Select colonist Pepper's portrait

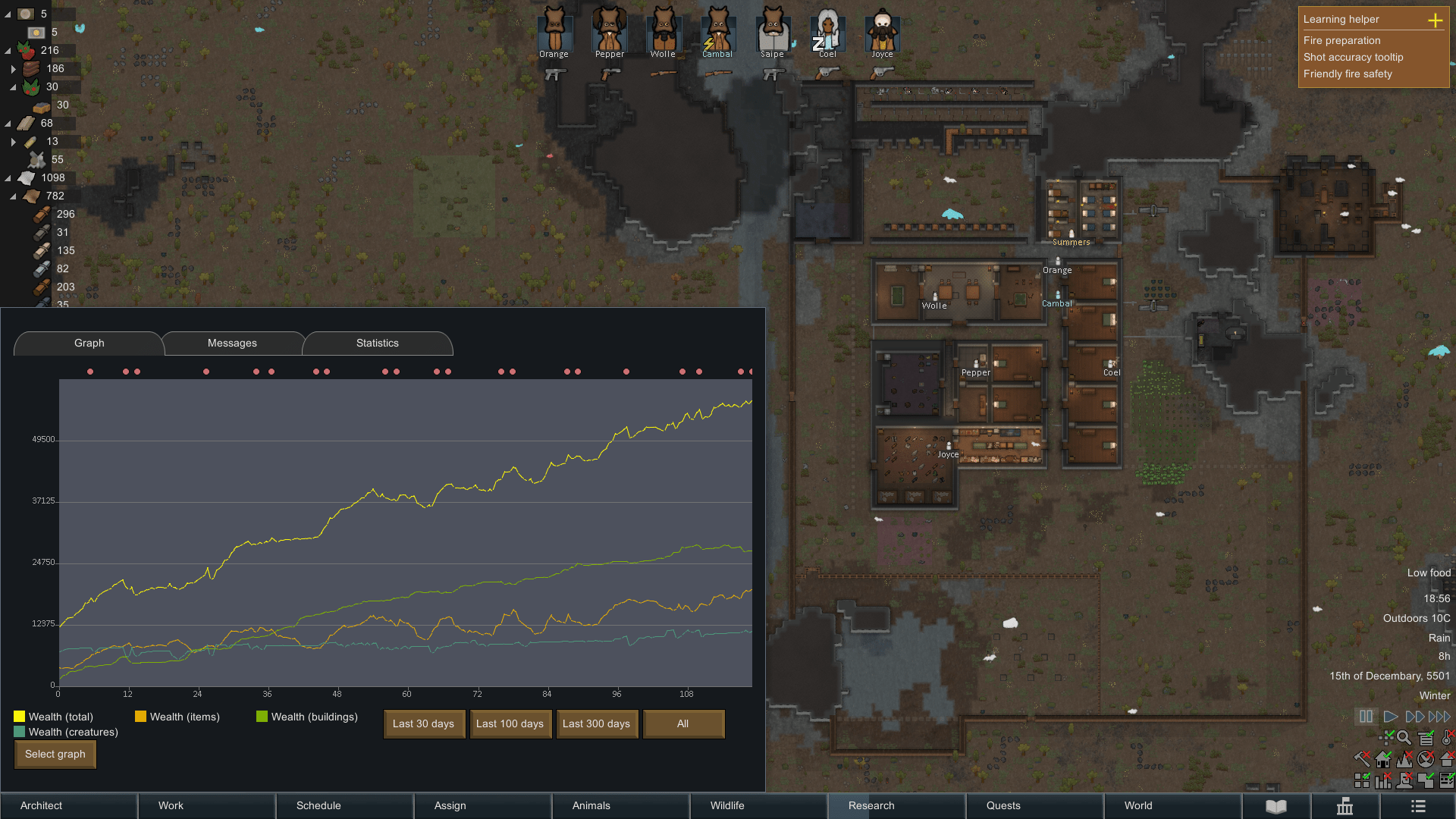[610, 30]
